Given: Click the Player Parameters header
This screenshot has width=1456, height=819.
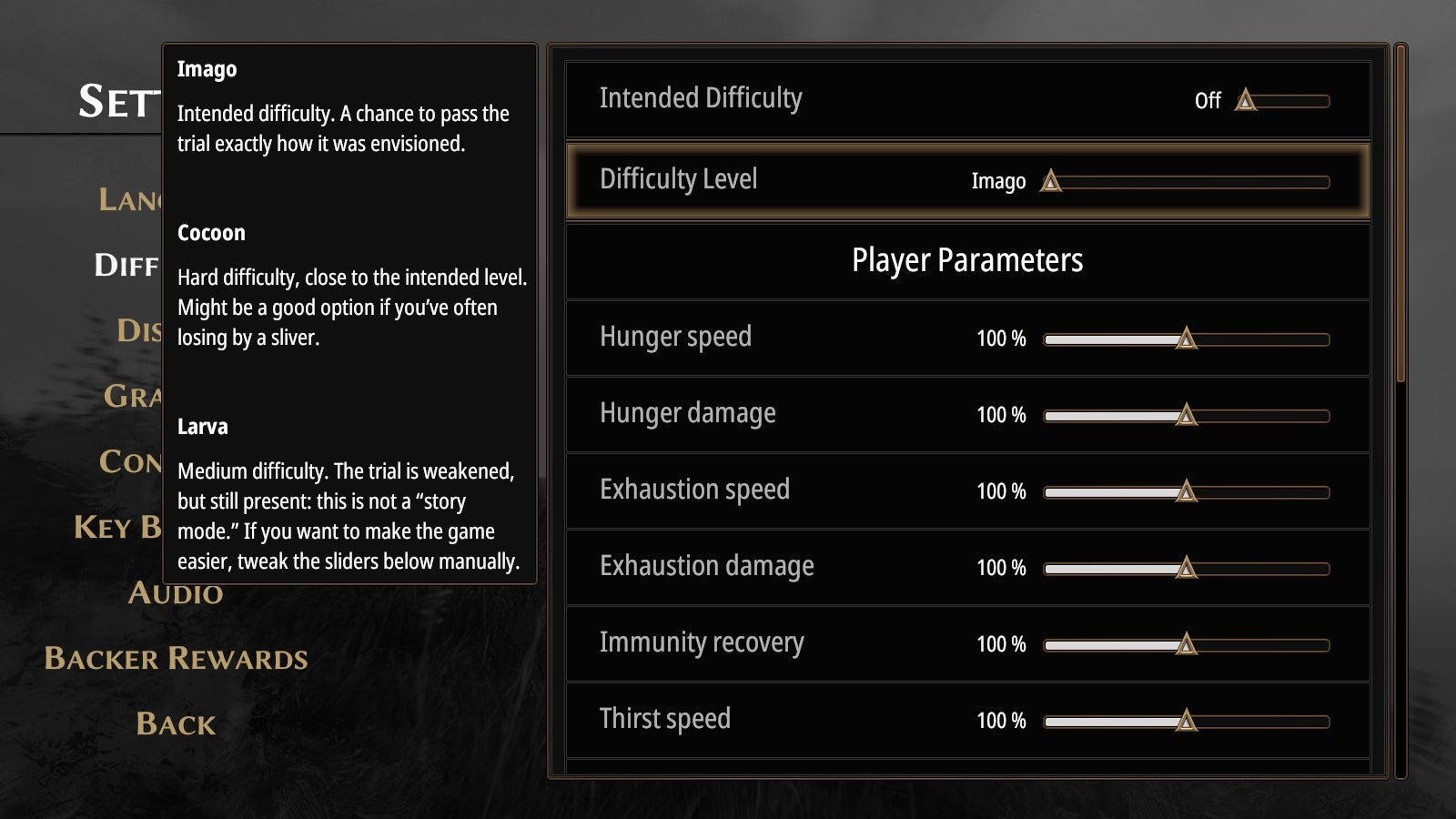Looking at the screenshot, I should click(x=967, y=259).
